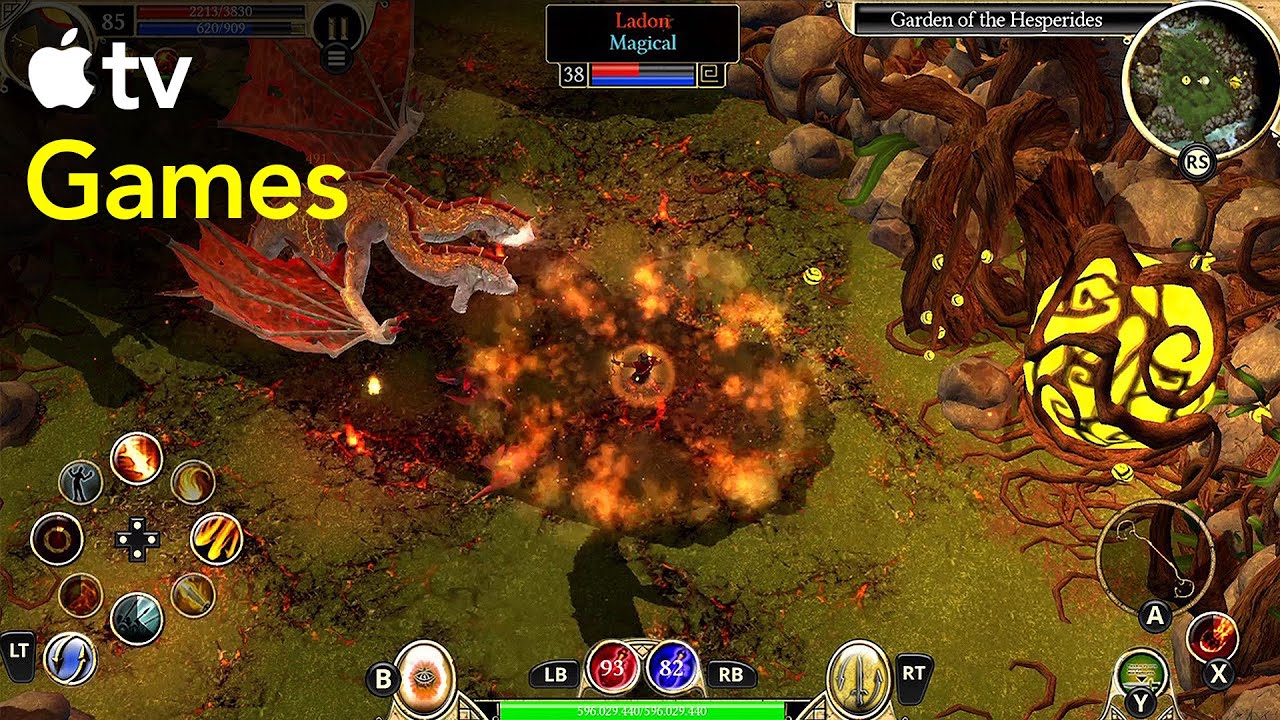Click the d-pad icon in the skill wheel
This screenshot has height=720, width=1280.
[x=136, y=539]
